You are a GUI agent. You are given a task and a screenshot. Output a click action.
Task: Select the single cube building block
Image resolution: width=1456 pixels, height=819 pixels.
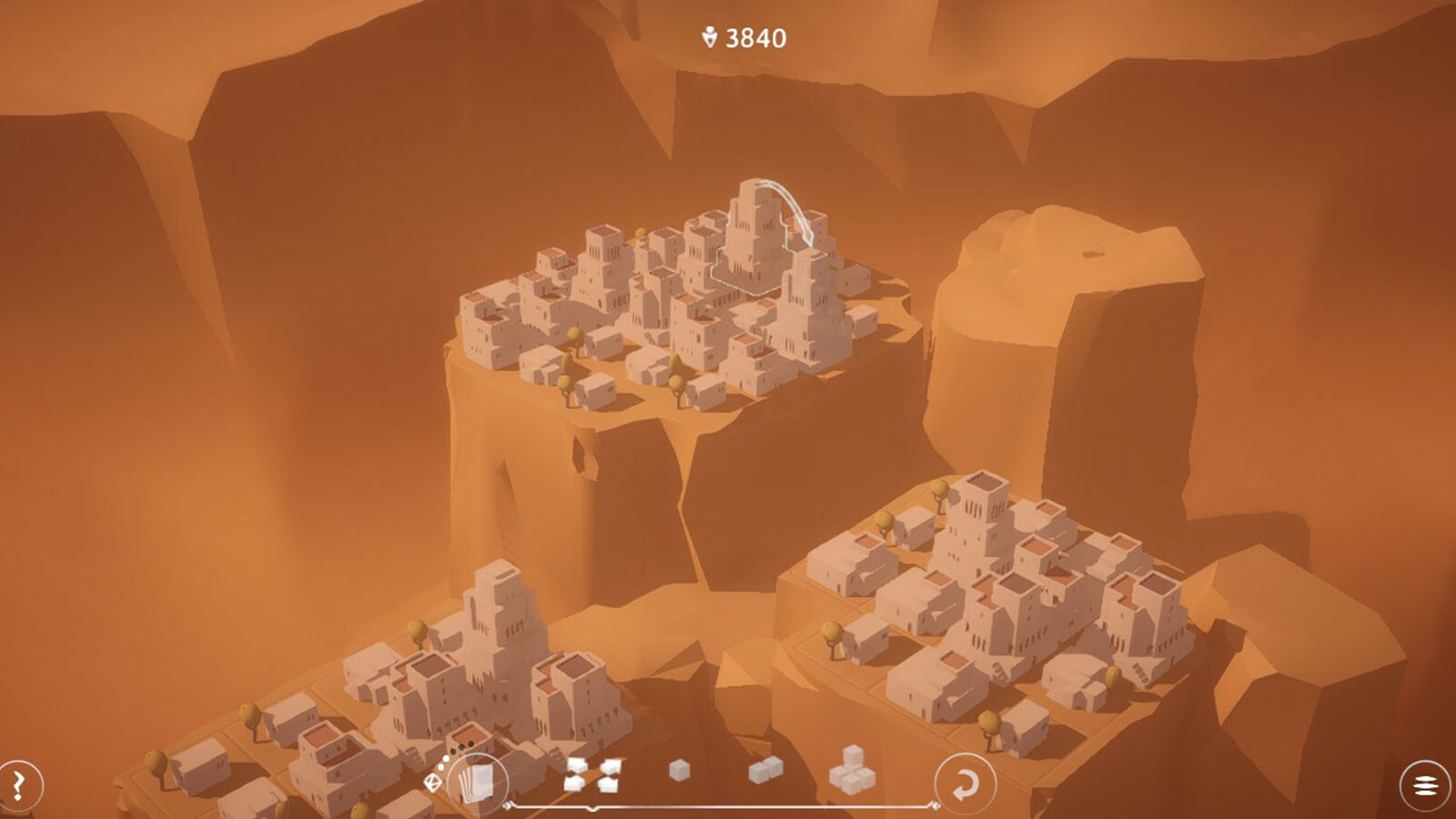679,772
